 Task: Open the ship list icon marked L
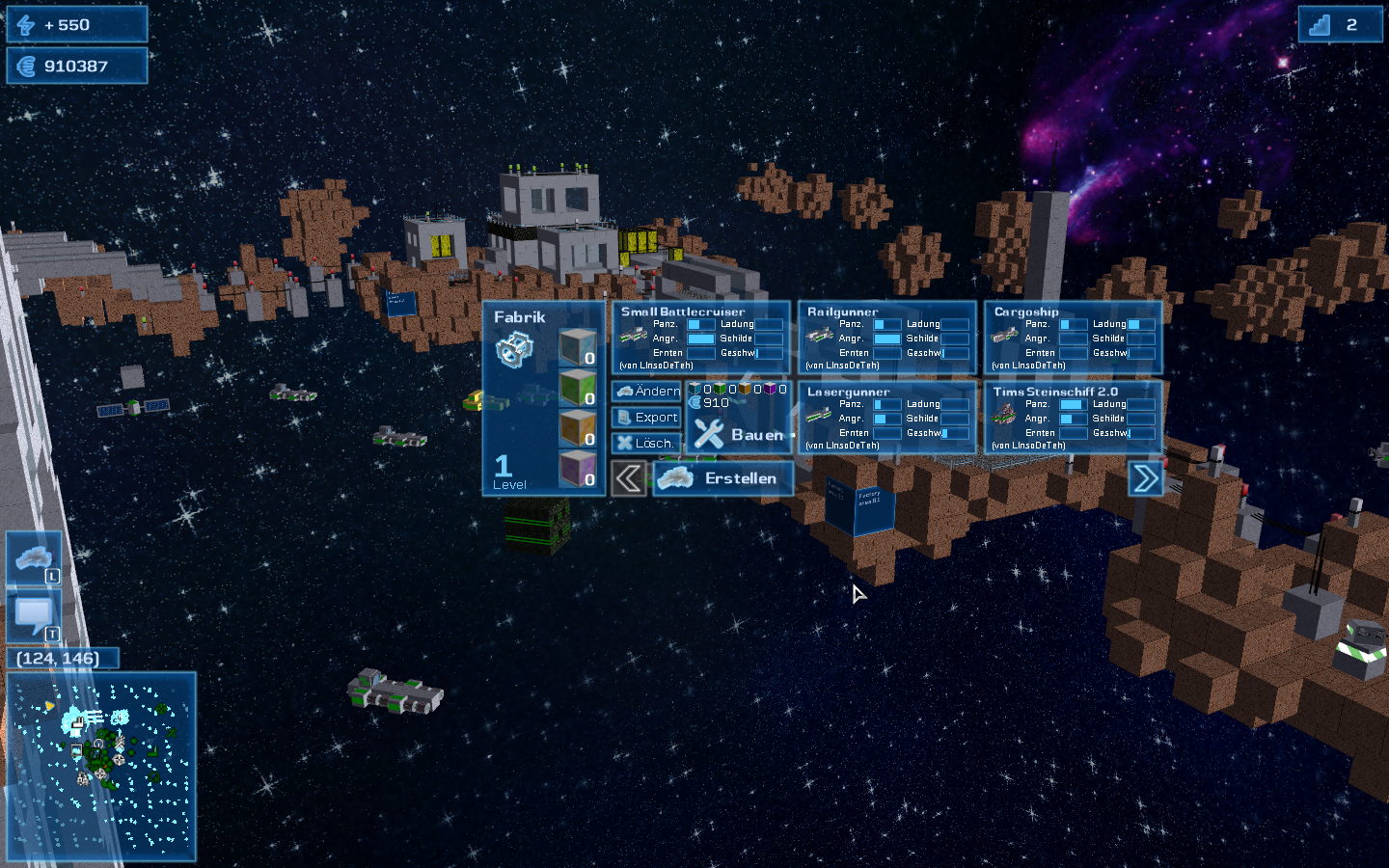(x=35, y=557)
